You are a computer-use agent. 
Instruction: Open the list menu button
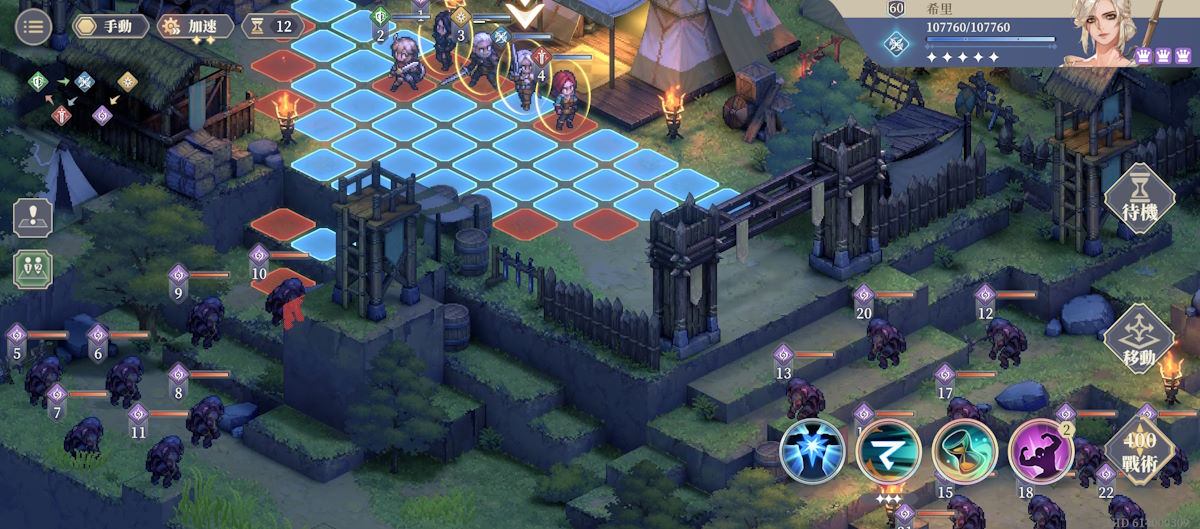point(33,26)
